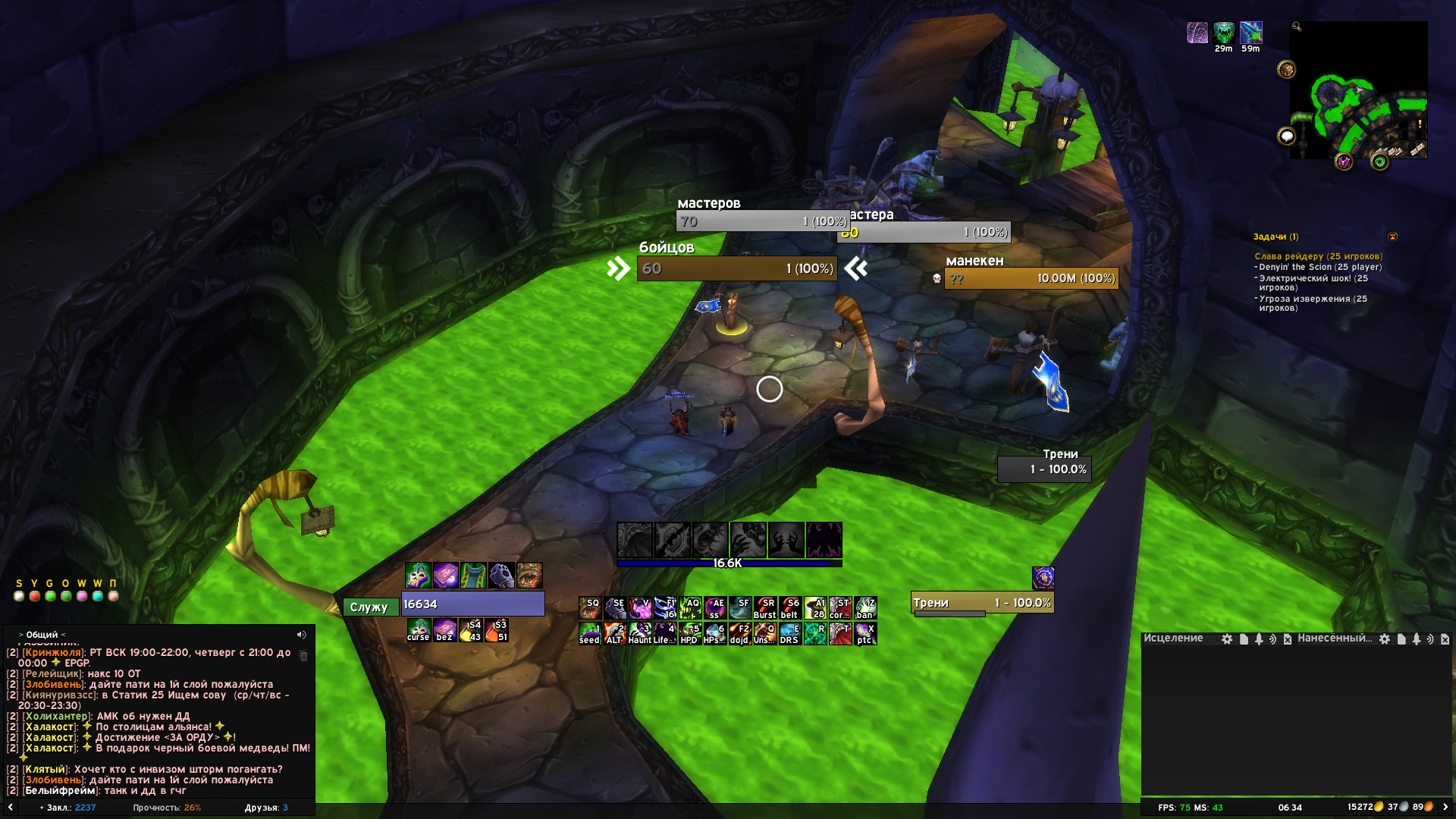1456x819 pixels.
Task: Select the манекен target nameplate
Action: coord(1031,278)
